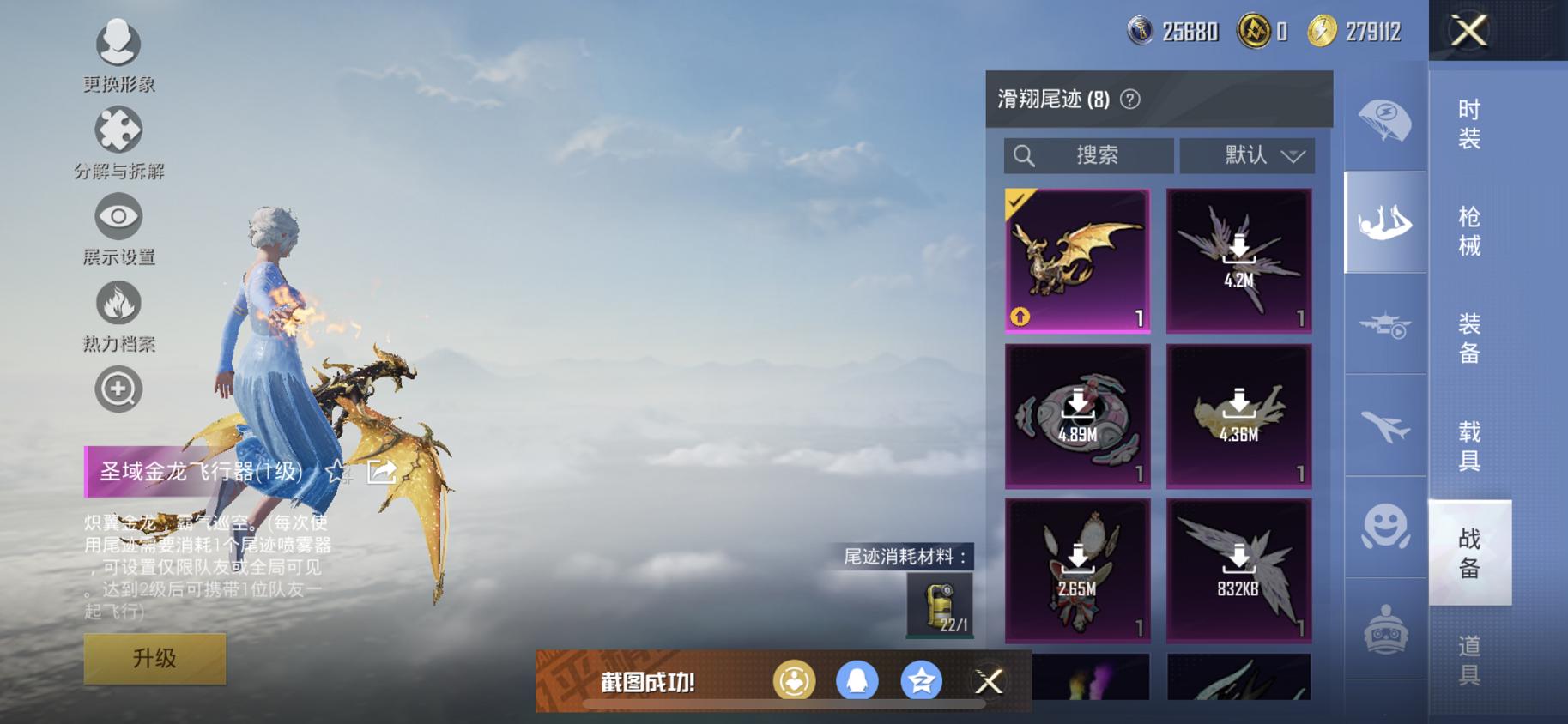Select the glider trail category icon
This screenshot has height=724, width=1568.
point(1384,221)
